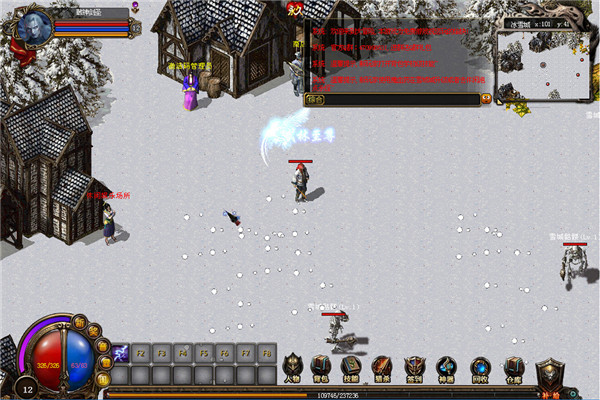Click the 神器 artifact button
Screen dimensions: 600x400
coord(446,368)
